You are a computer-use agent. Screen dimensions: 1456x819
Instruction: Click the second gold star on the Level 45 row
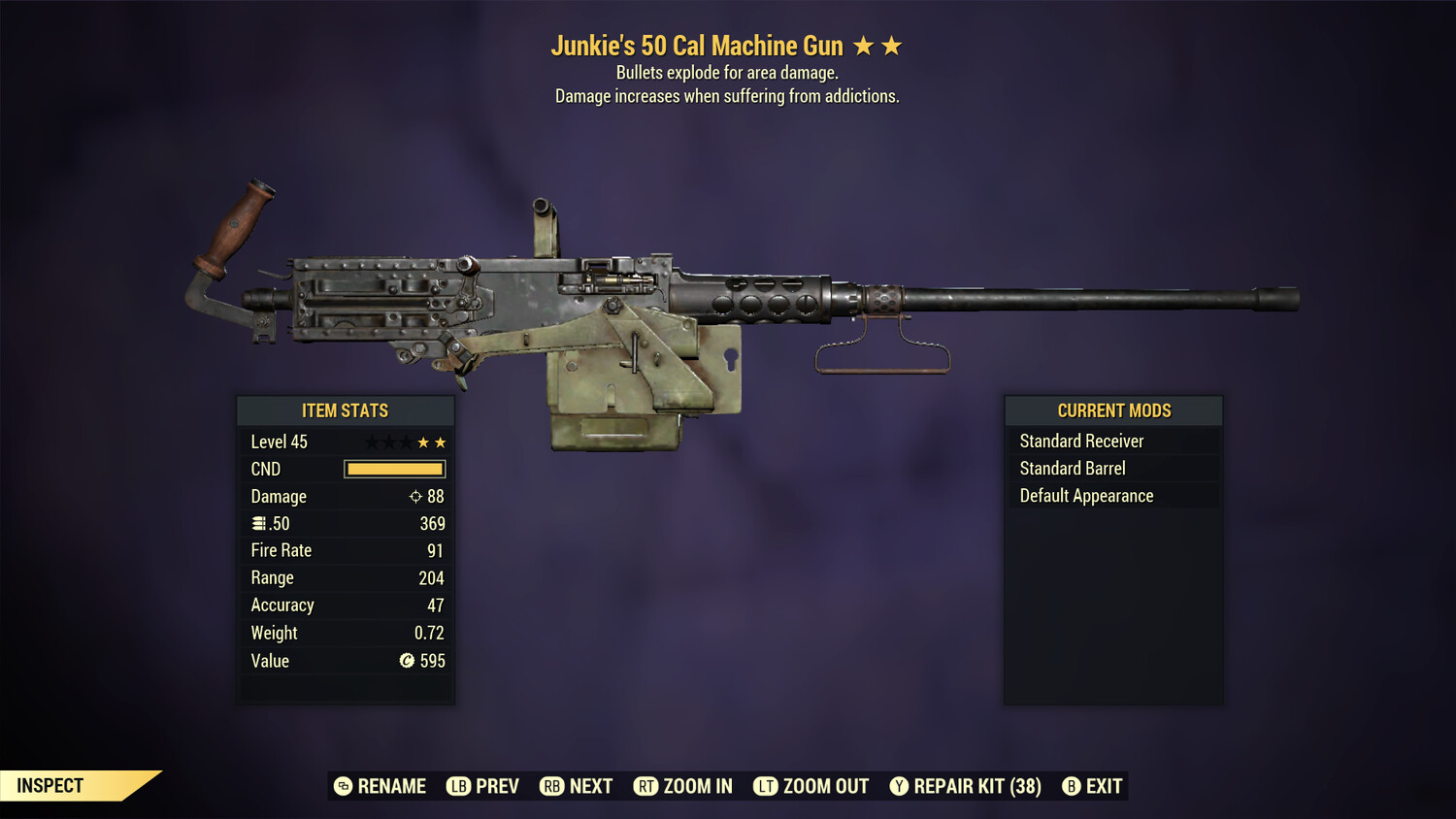(441, 442)
